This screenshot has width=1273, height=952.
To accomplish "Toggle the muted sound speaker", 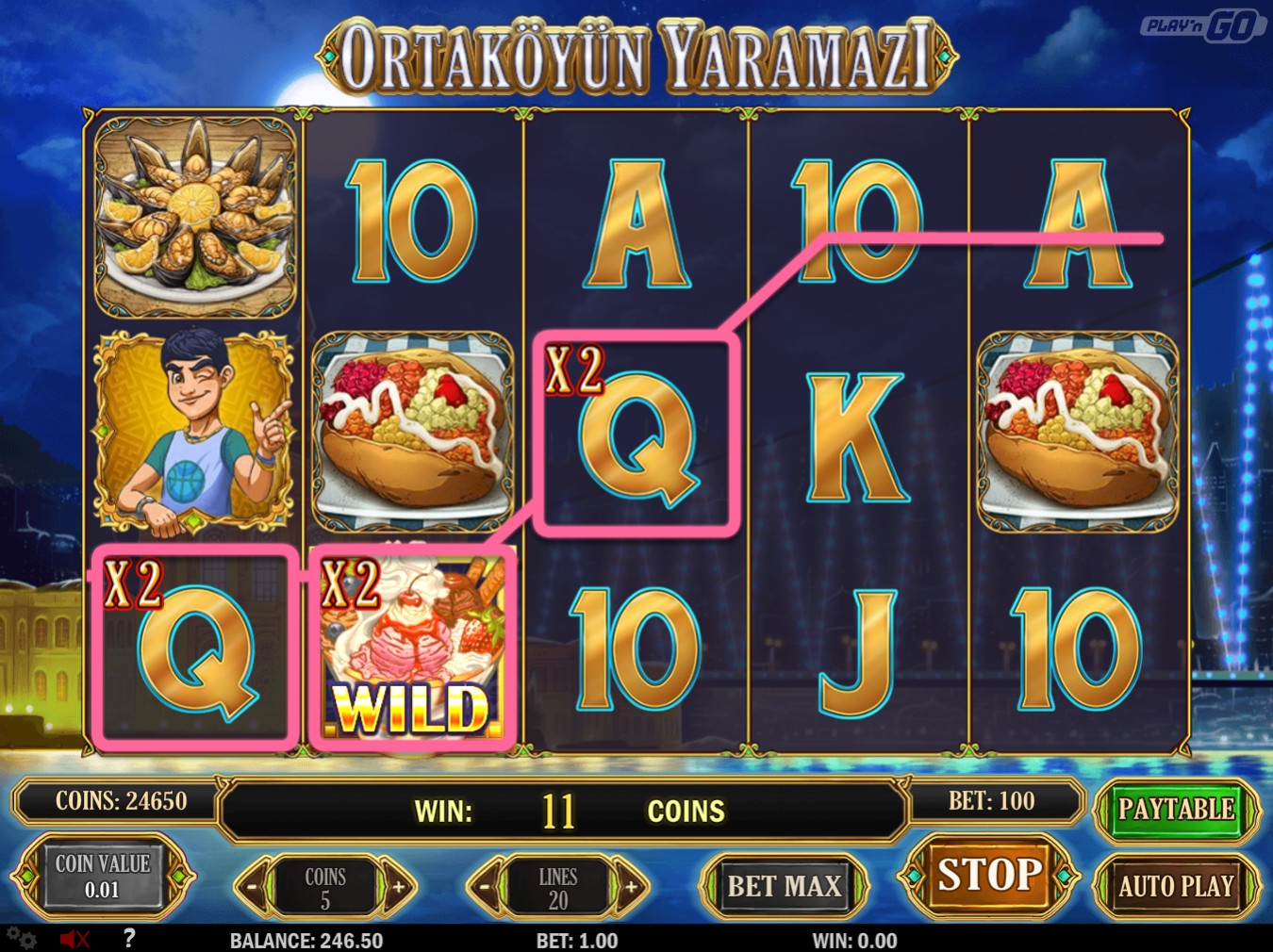I will [74, 939].
